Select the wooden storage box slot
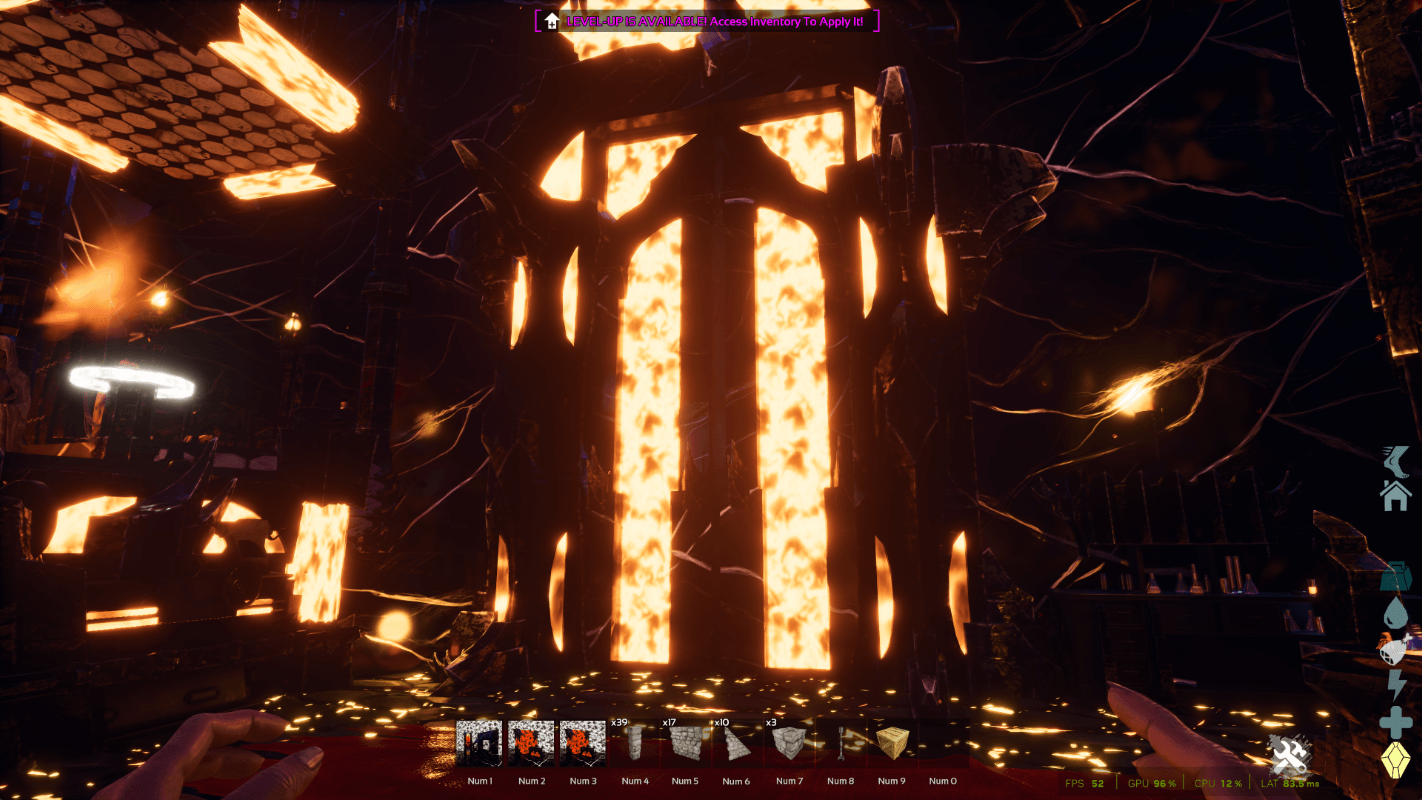Image resolution: width=1422 pixels, height=800 pixels. coord(892,744)
